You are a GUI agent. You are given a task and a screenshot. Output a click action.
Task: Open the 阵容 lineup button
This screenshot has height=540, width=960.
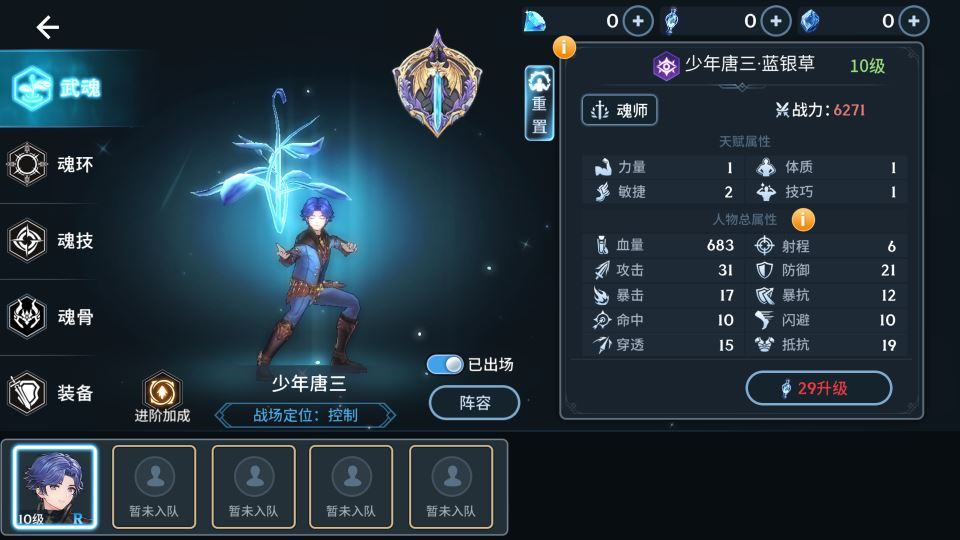pyautogui.click(x=474, y=402)
